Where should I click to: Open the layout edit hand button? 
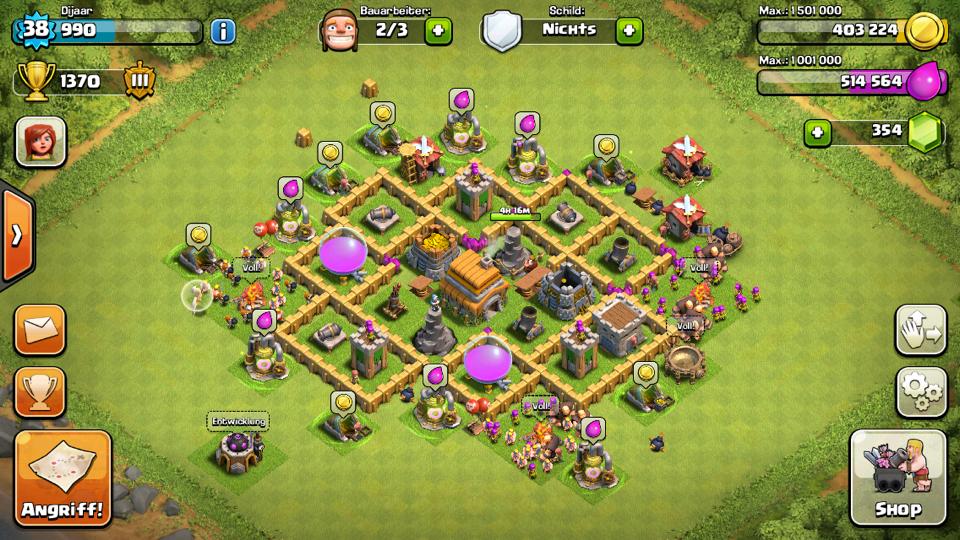tap(919, 330)
